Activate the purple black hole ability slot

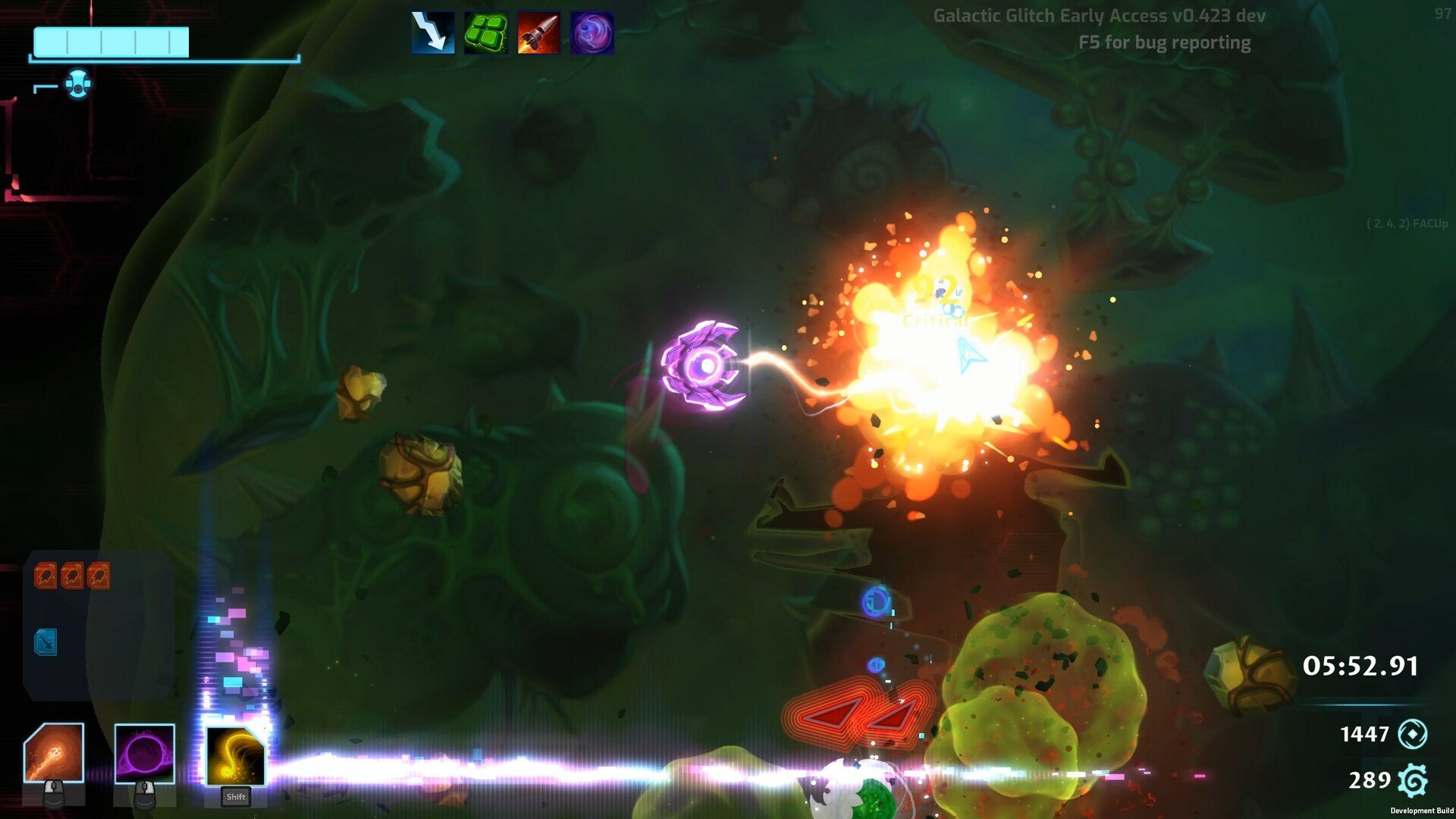coord(144,753)
